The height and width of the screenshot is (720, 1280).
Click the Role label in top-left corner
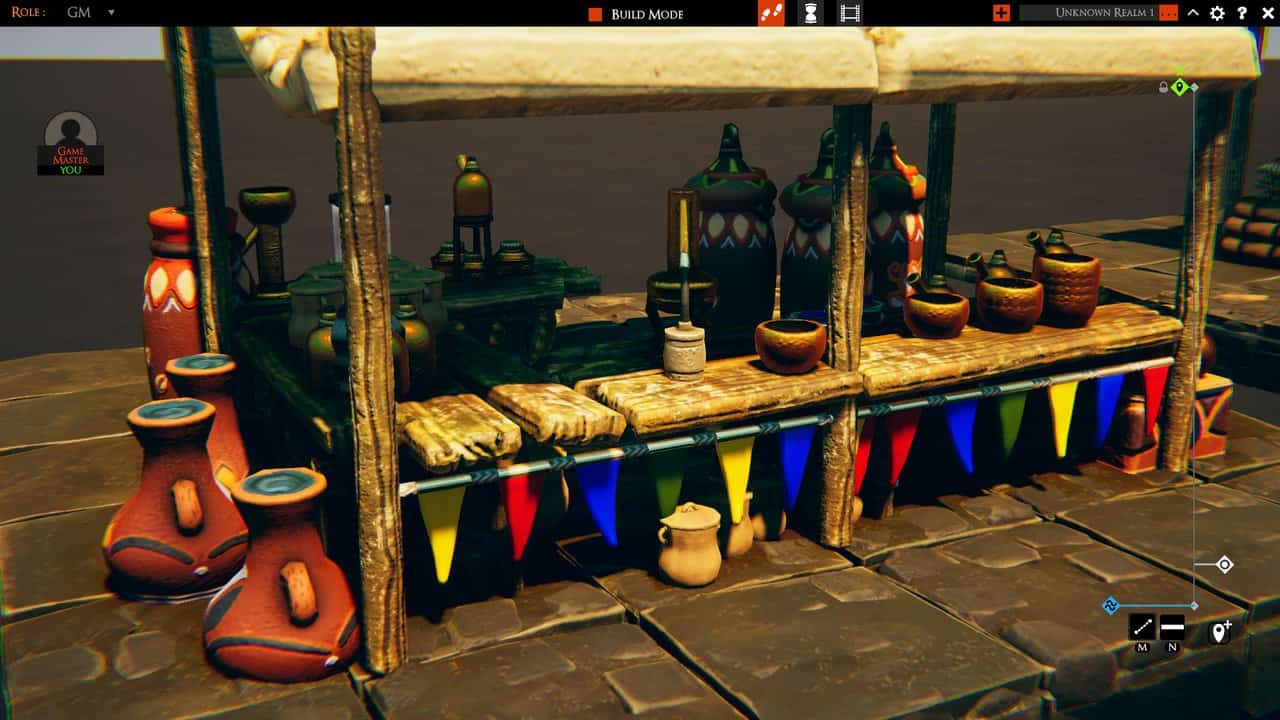(27, 13)
